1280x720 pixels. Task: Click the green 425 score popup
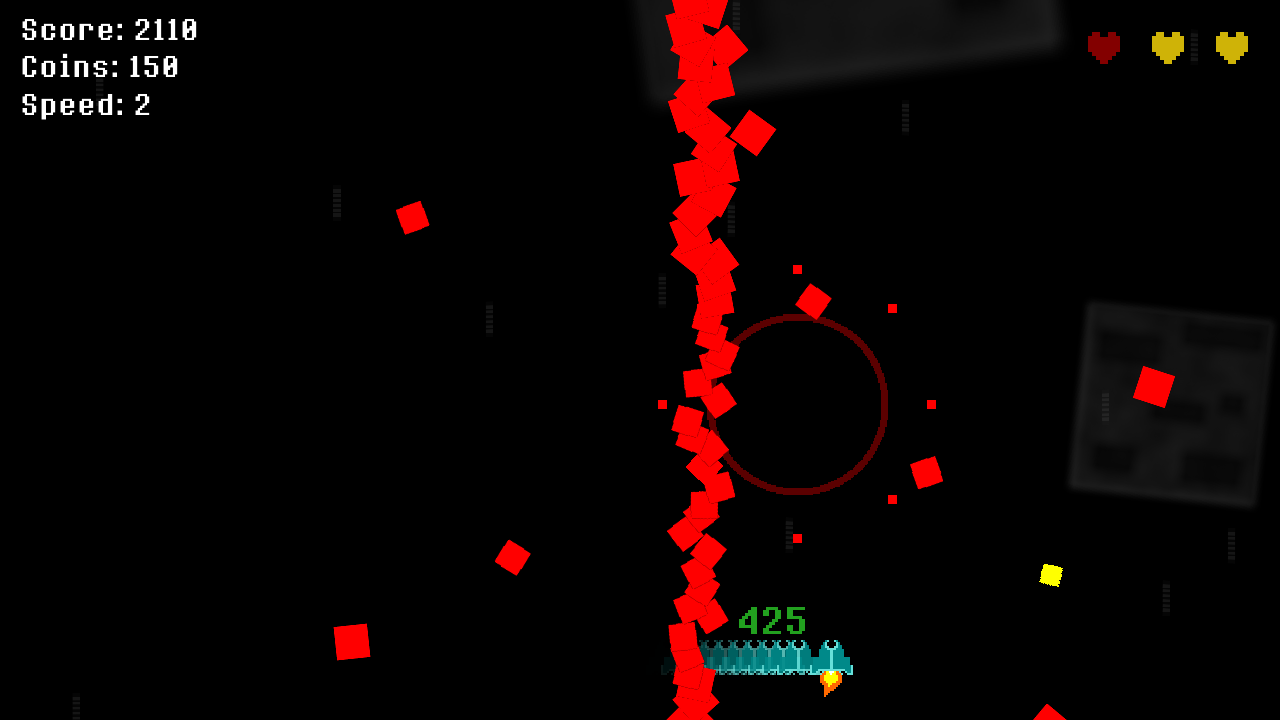(x=770, y=620)
